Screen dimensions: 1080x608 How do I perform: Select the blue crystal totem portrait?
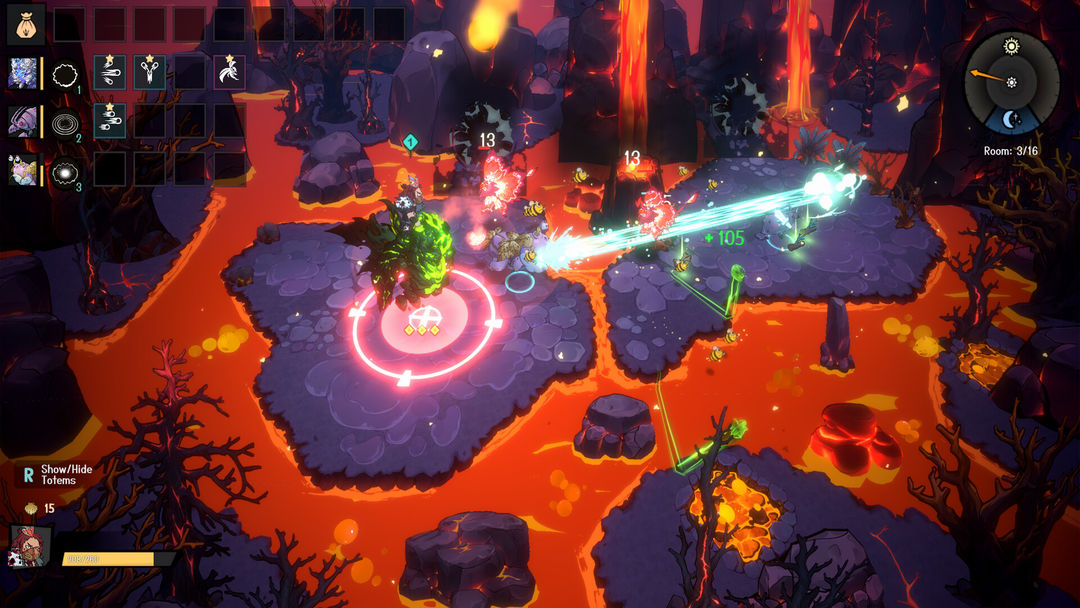click(x=24, y=72)
